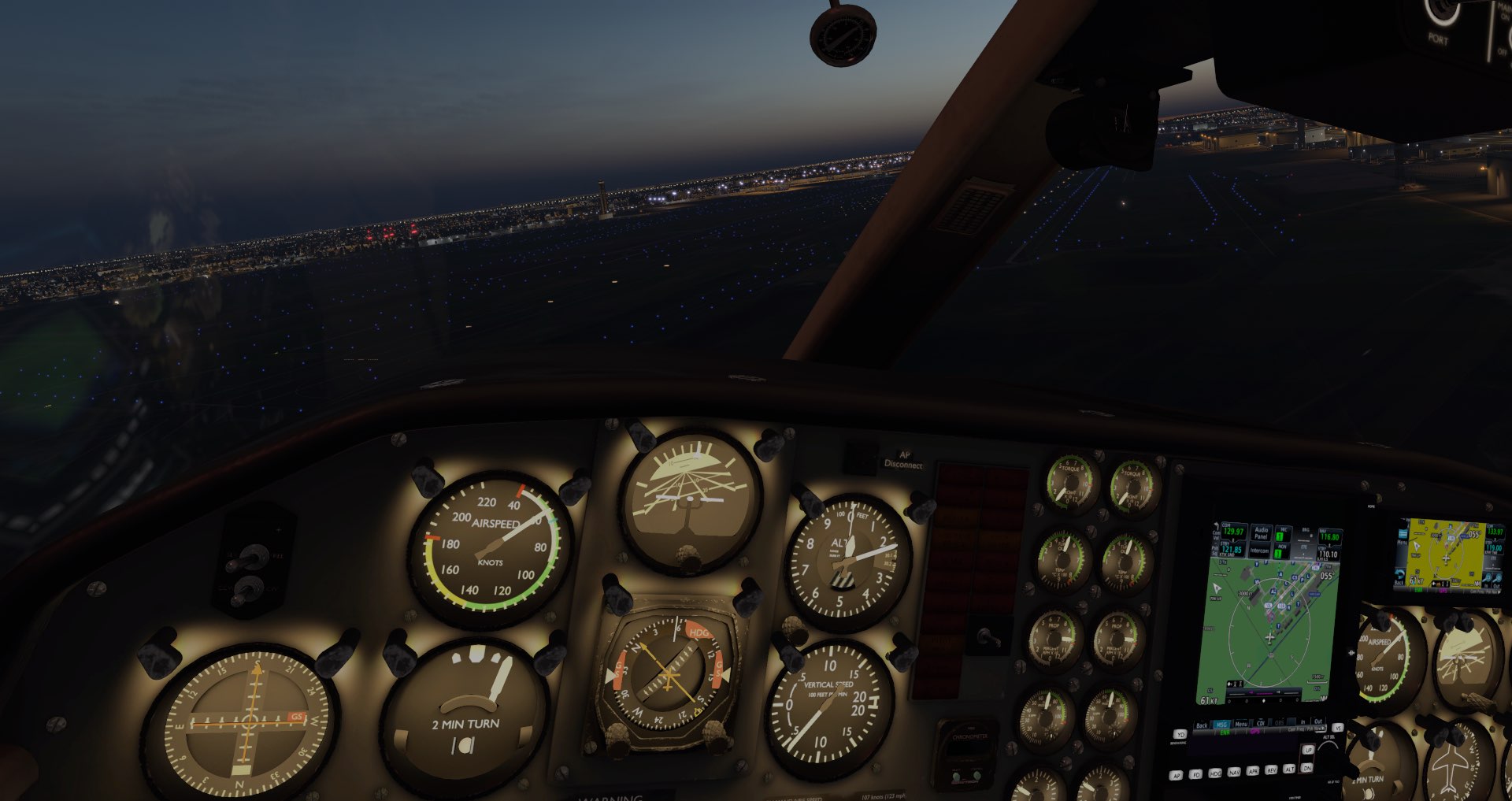The width and height of the screenshot is (1512, 801).
Task: Activate the autopilot VS button
Action: pyautogui.click(x=1337, y=729)
